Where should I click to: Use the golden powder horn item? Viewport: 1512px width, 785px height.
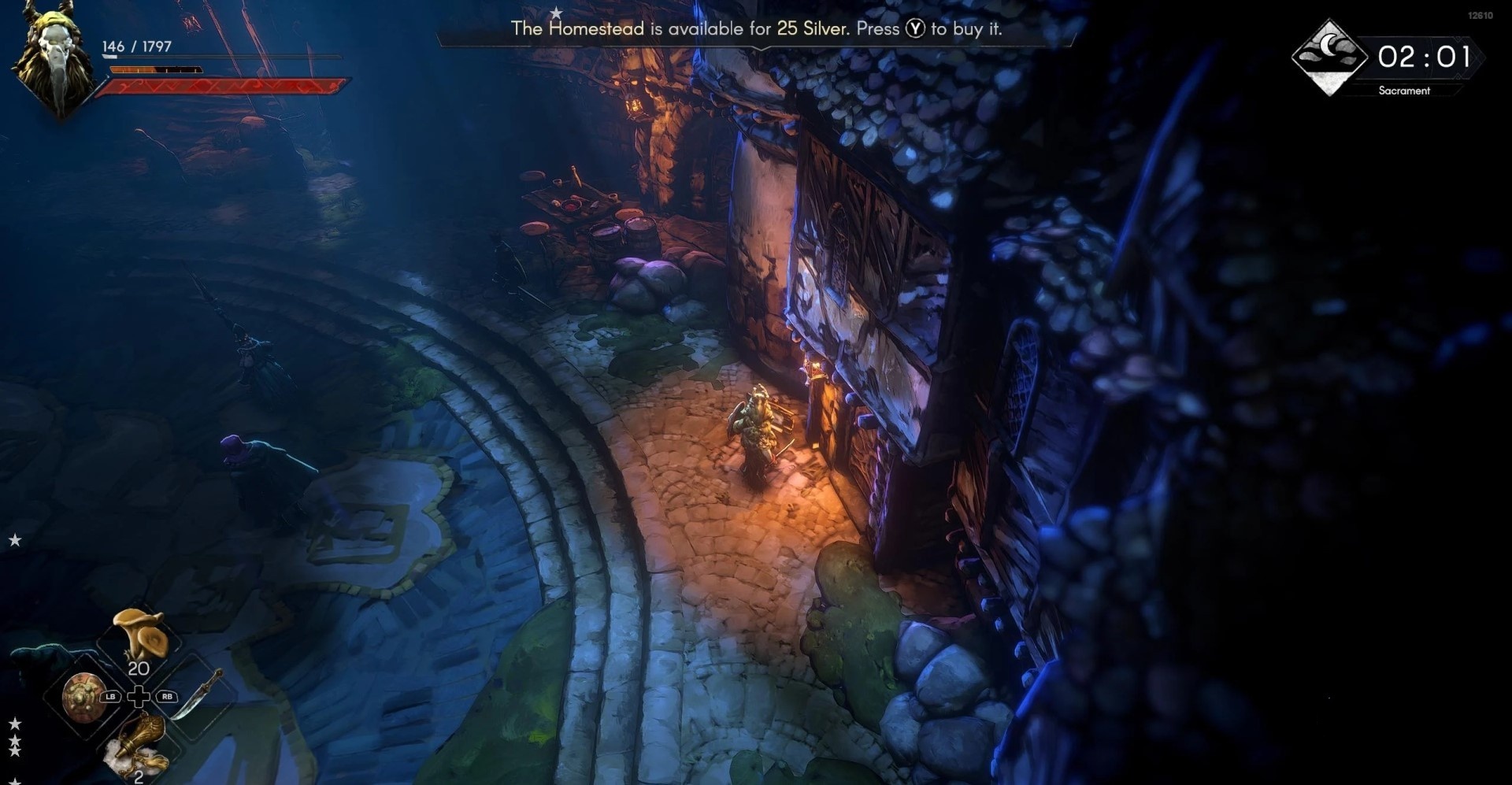(142, 744)
